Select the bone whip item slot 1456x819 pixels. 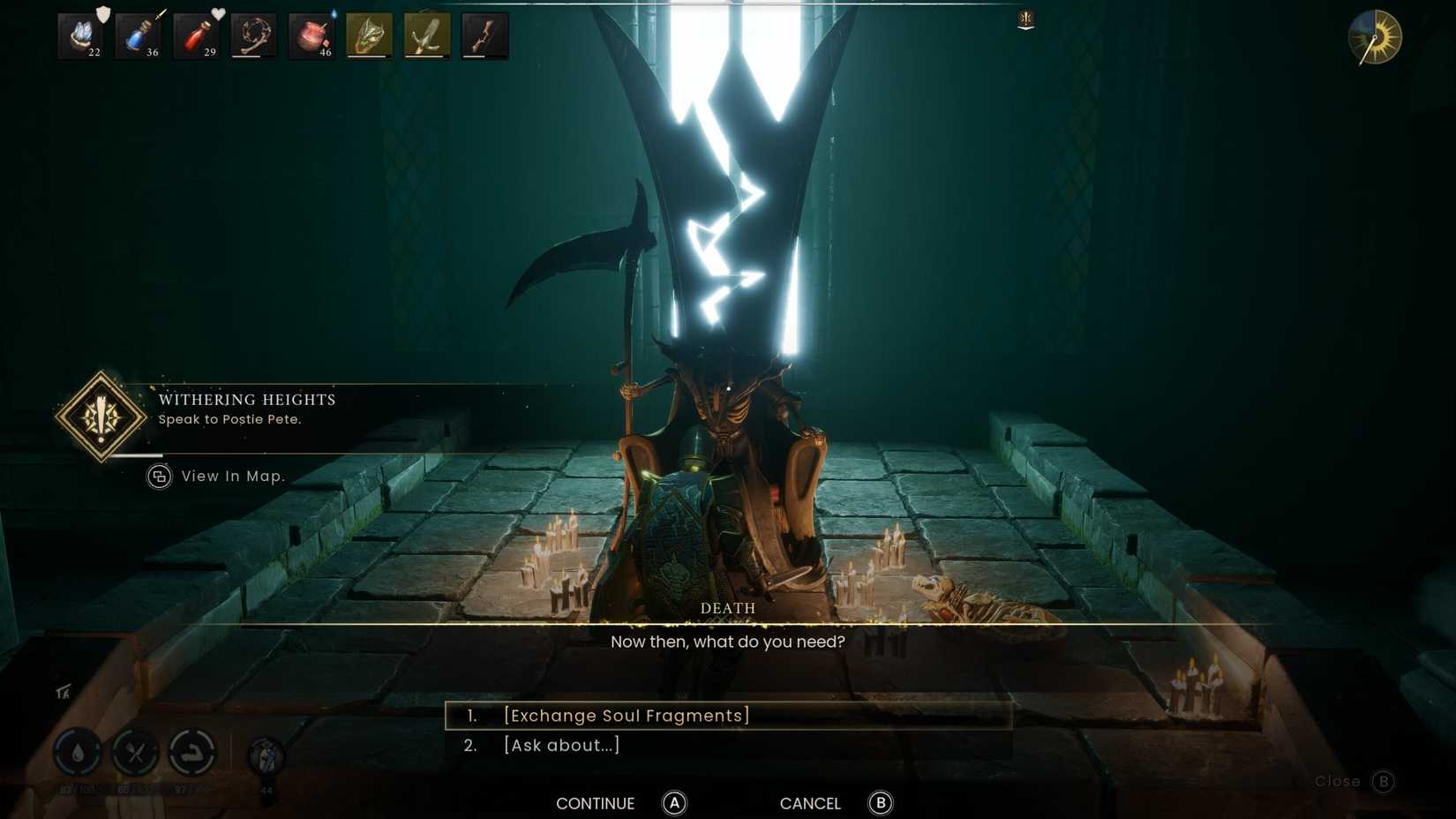click(x=255, y=35)
